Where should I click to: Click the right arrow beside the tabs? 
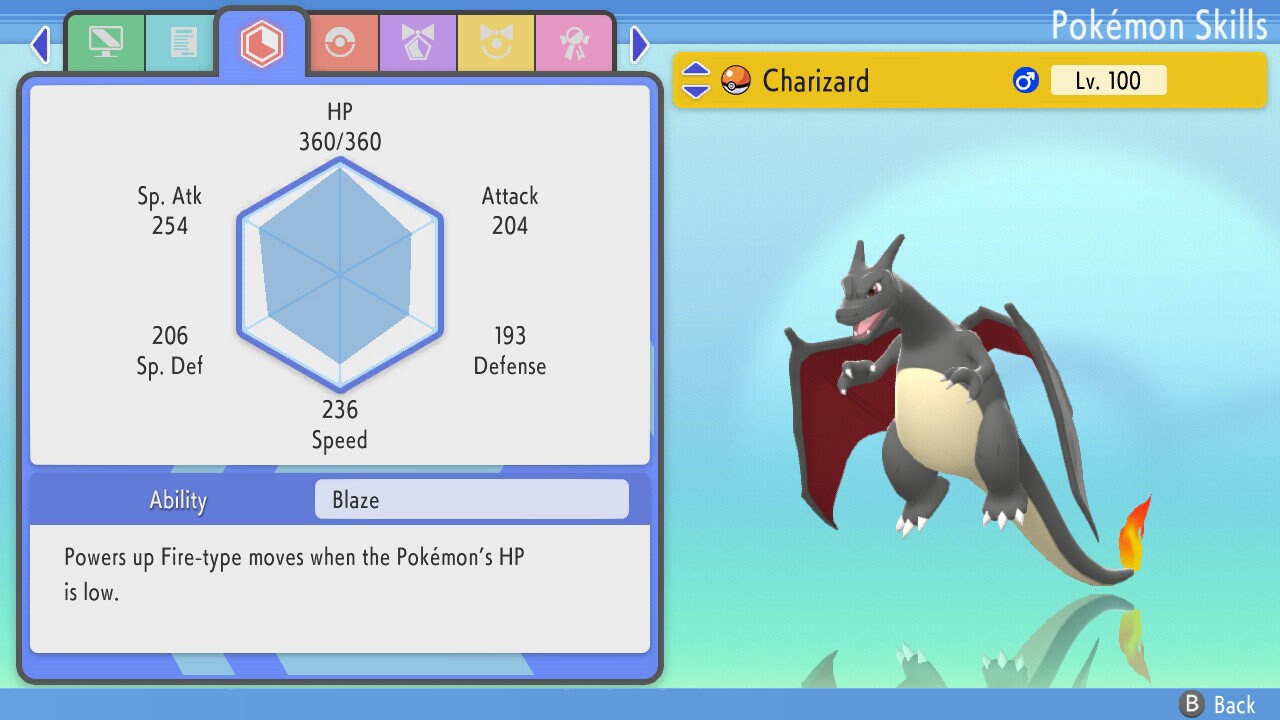pos(640,44)
